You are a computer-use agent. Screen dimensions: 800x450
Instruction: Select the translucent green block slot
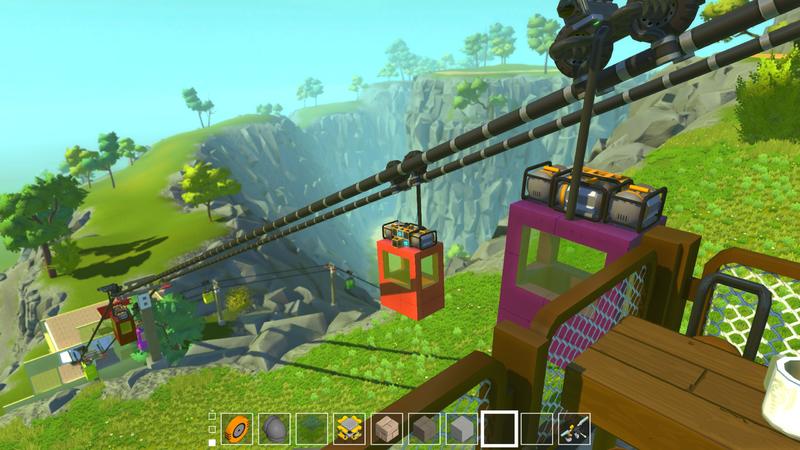pyautogui.click(x=311, y=429)
